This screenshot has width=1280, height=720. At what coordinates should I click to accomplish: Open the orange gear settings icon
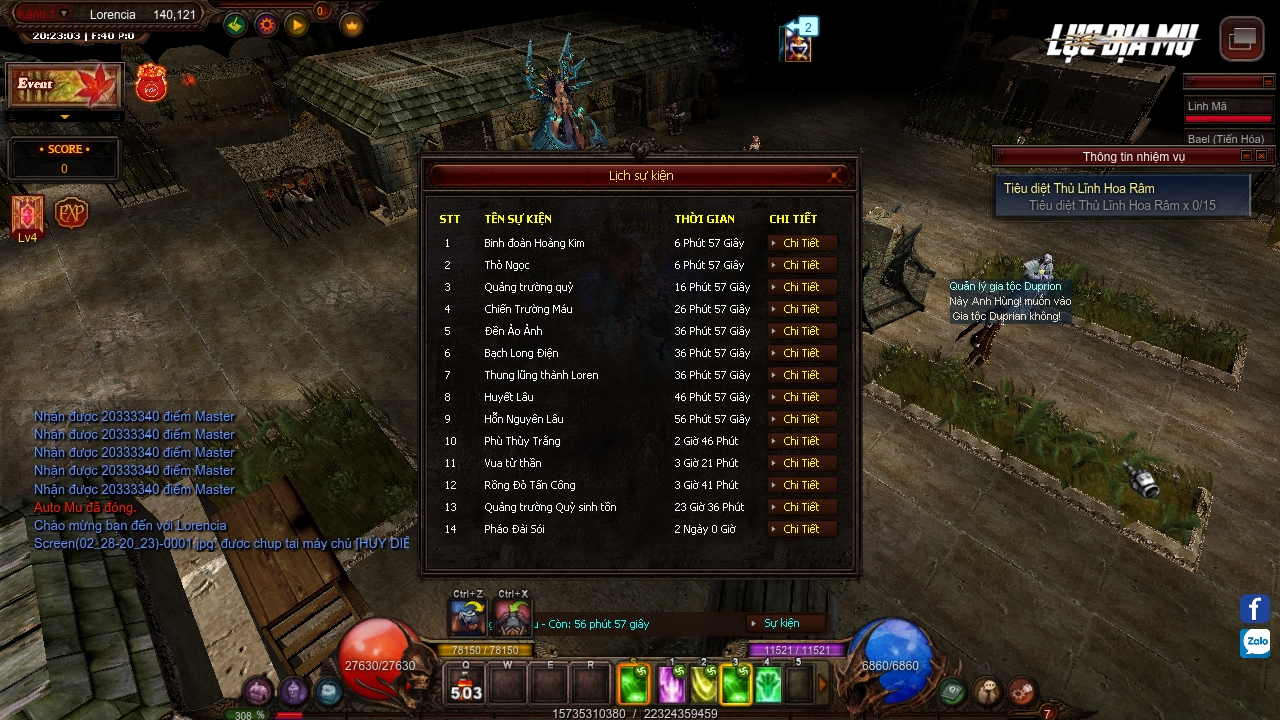[x=266, y=25]
